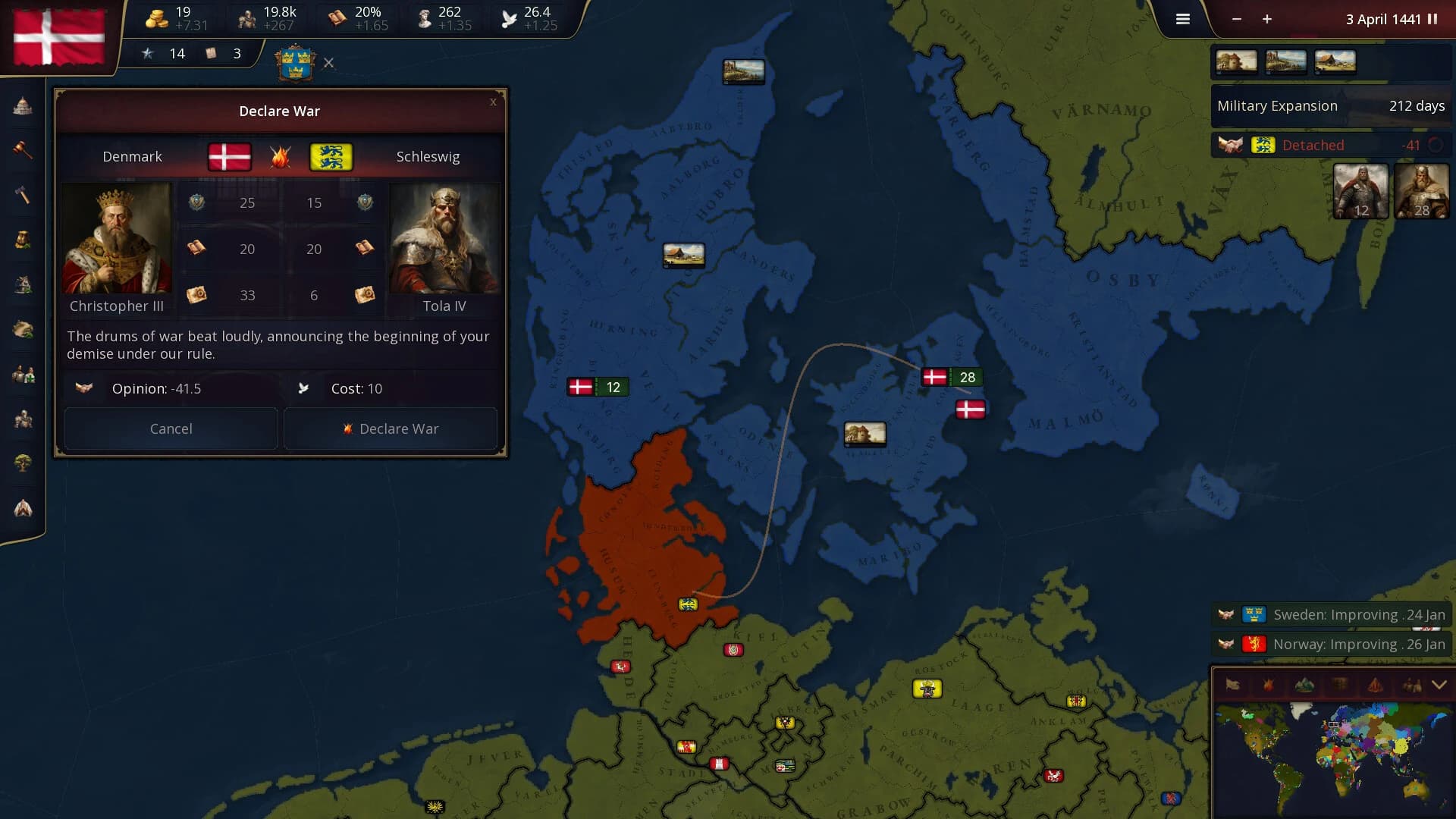Toggle the war fire map mode
Viewport: 1456px width, 819px height.
coord(1268,685)
